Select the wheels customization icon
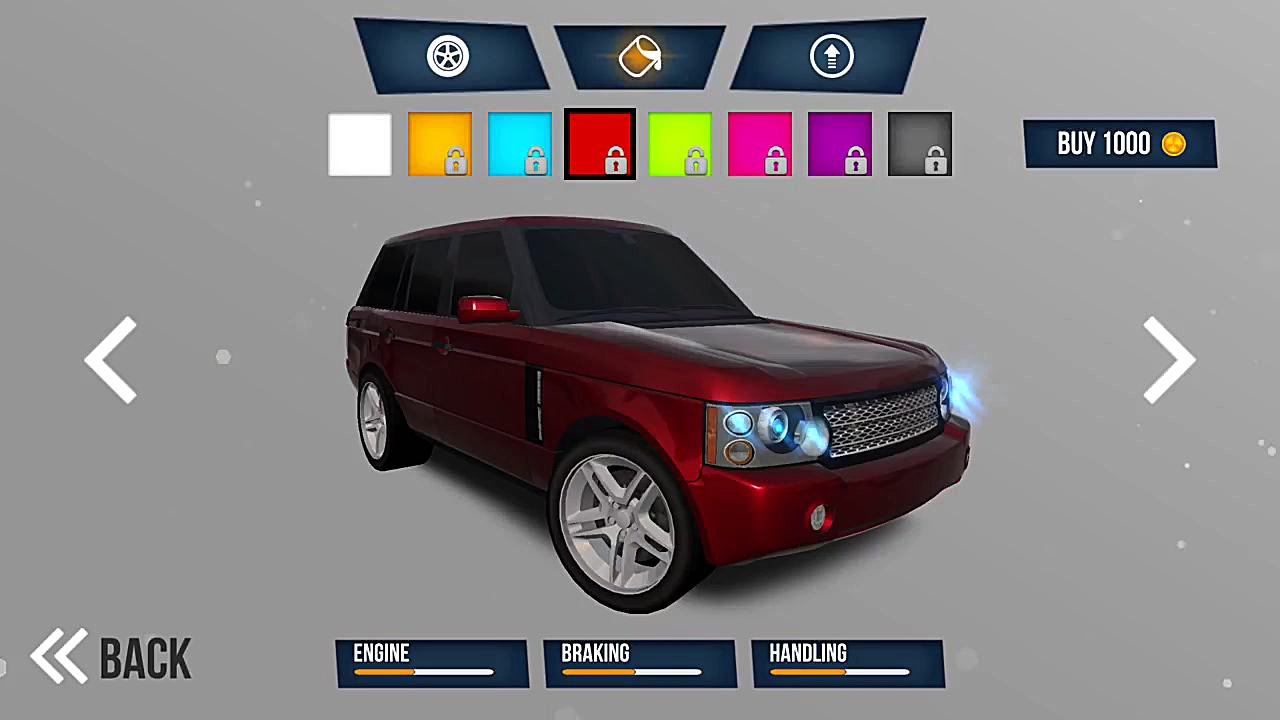Viewport: 1280px width, 720px height. pos(447,56)
